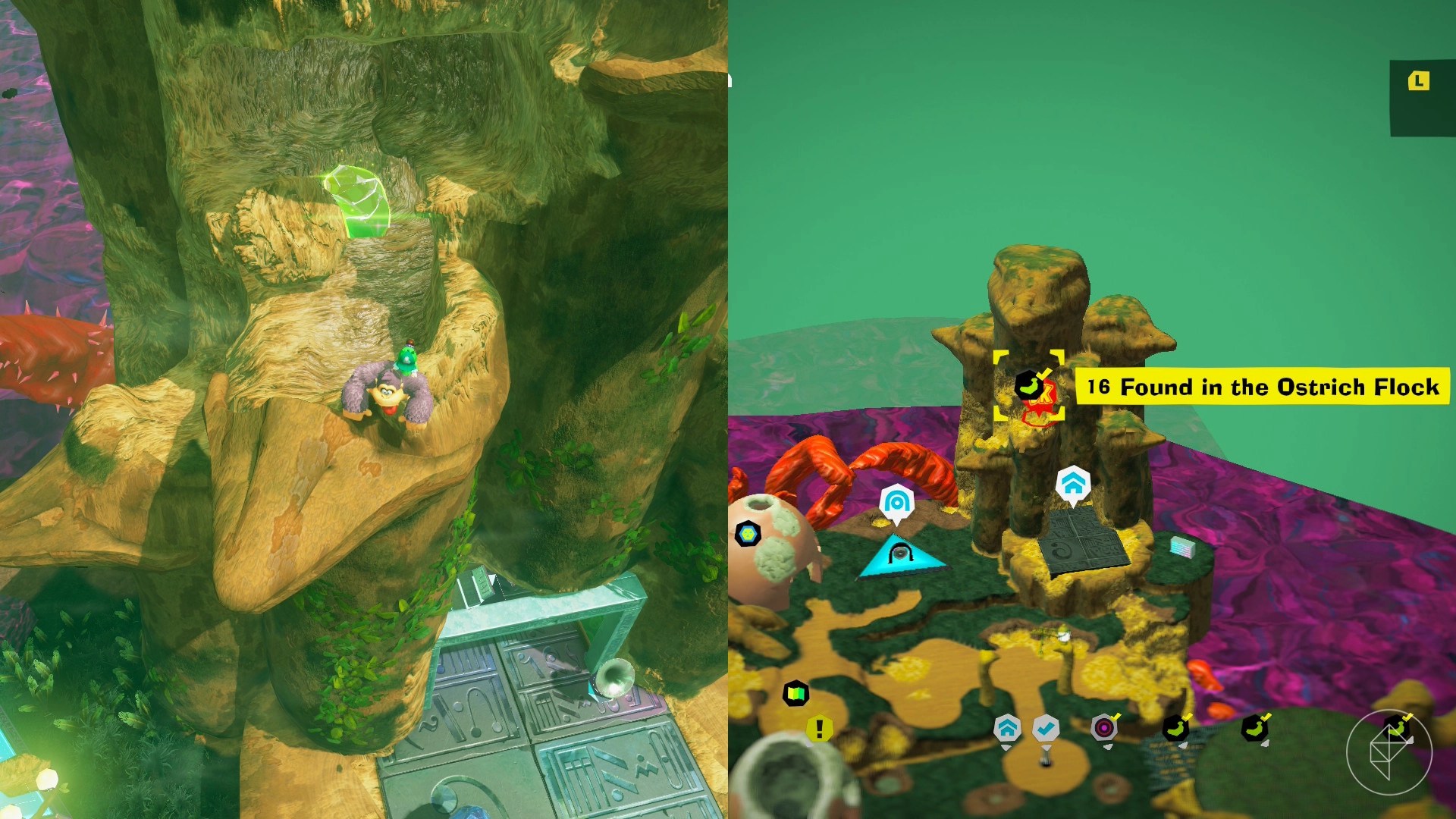Screen dimensions: 1456x819
Task: Select the blue checkmark map marker
Action: (x=1046, y=729)
